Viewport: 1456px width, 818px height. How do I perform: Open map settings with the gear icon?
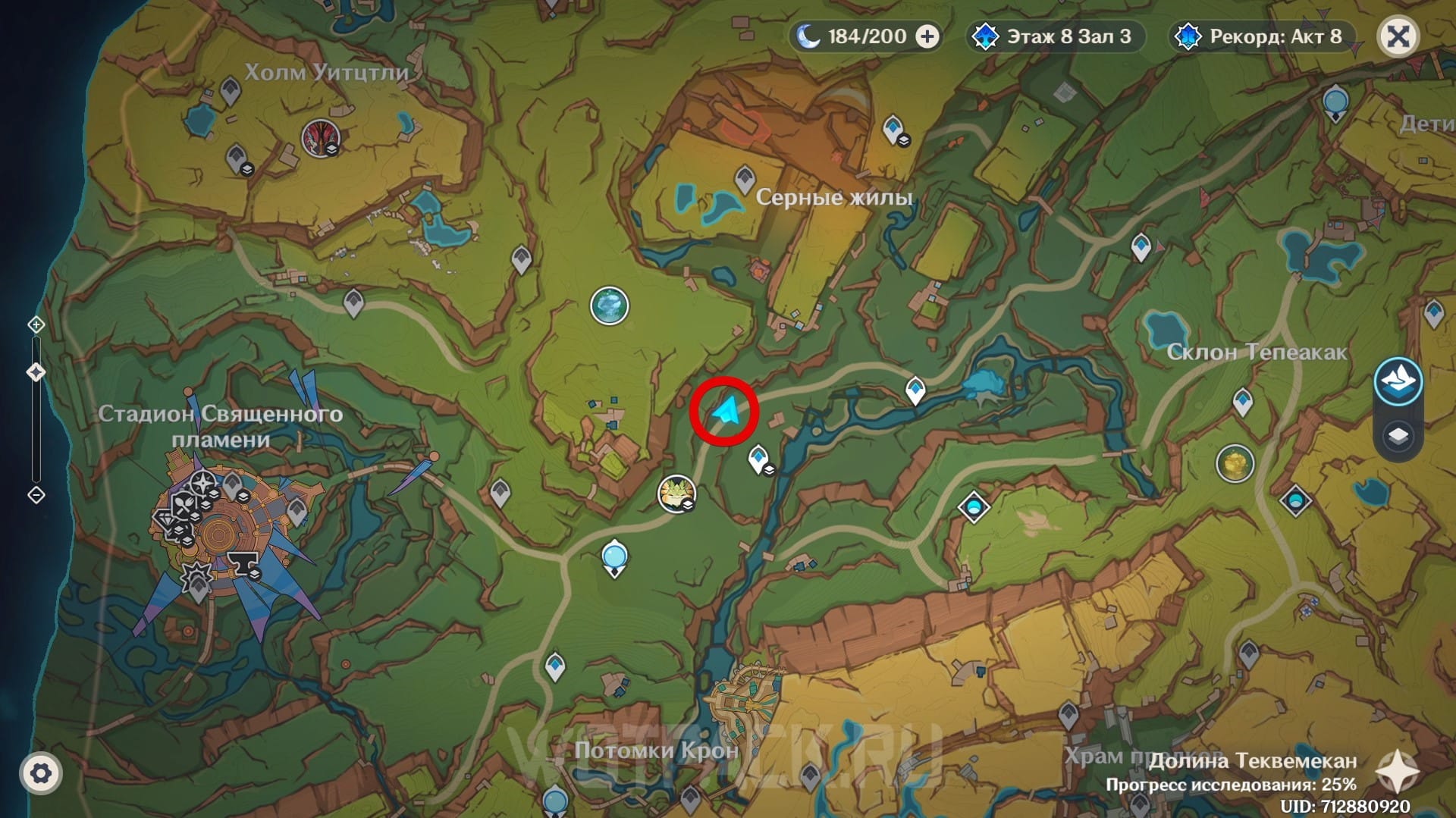pos(41,773)
